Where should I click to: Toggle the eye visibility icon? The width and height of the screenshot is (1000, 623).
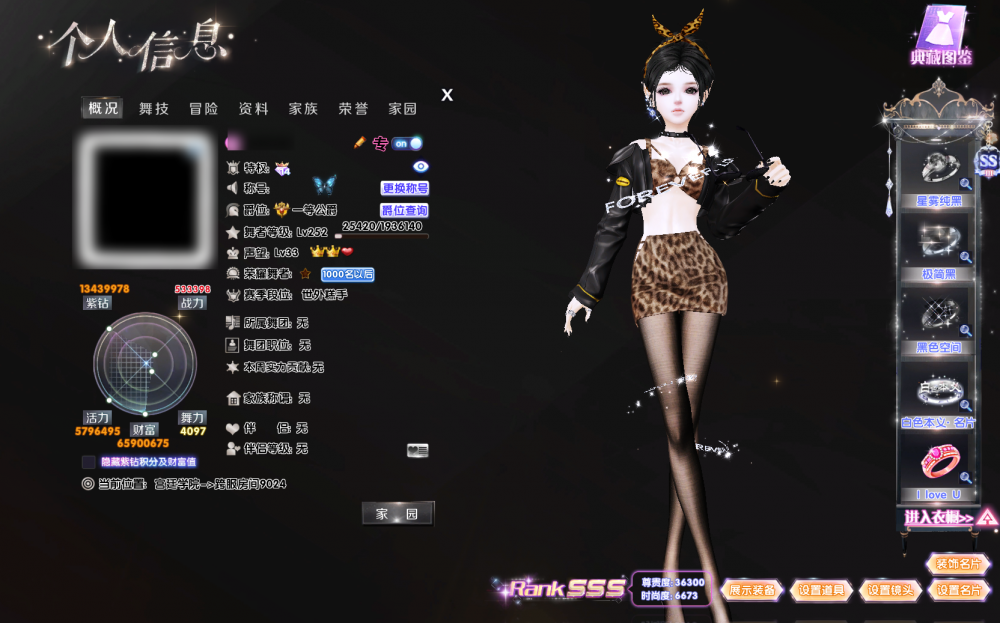[x=421, y=167]
